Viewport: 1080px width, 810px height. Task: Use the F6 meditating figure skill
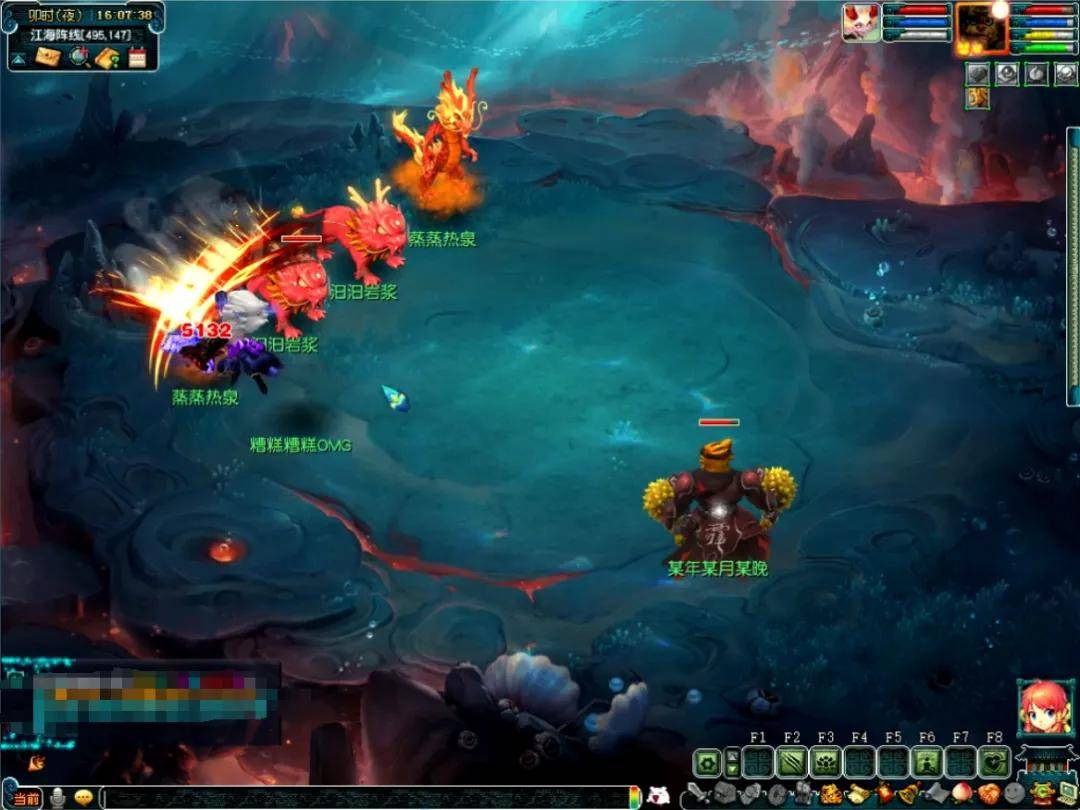[x=927, y=763]
